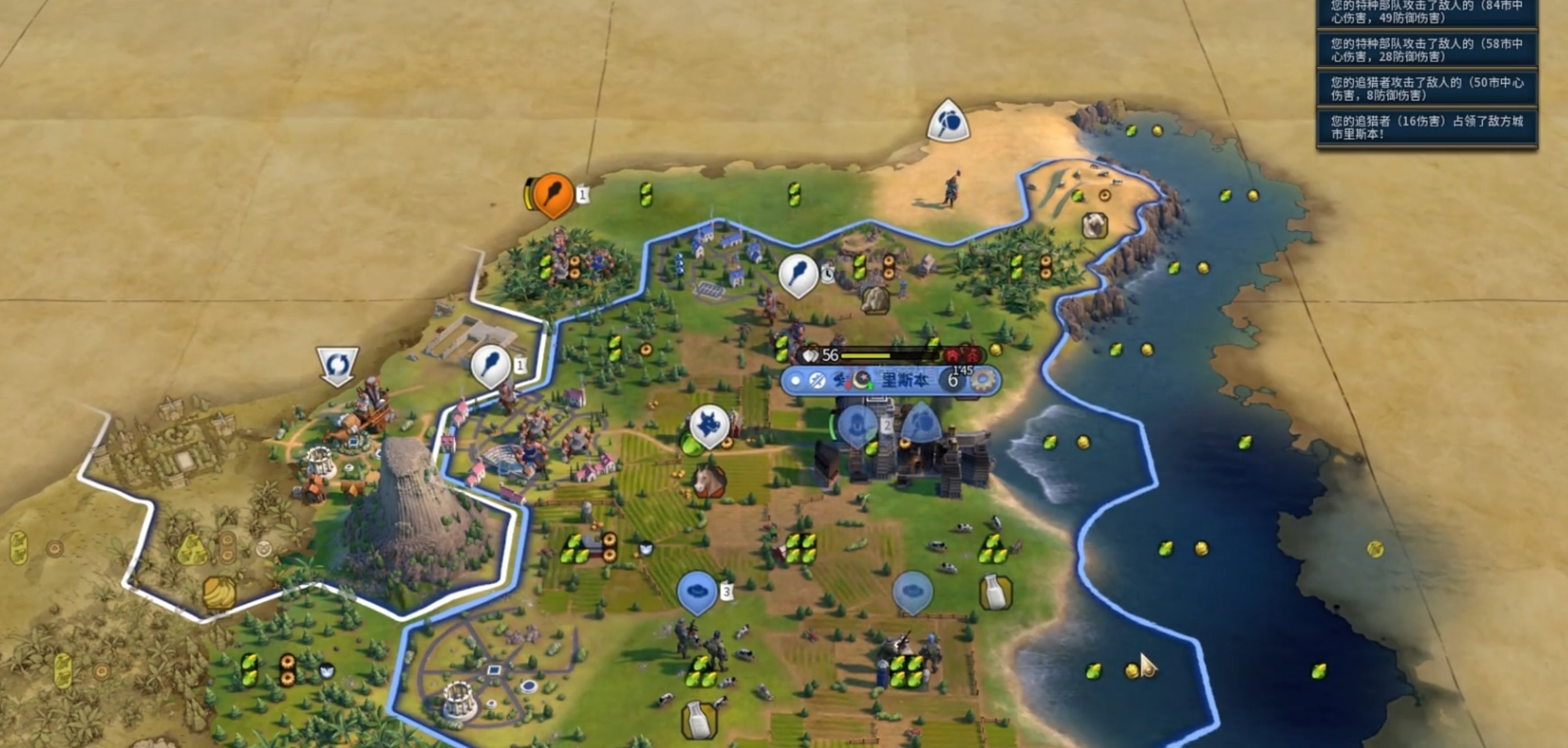
Task: Click the 58 city-center damage combat message
Action: (1426, 50)
